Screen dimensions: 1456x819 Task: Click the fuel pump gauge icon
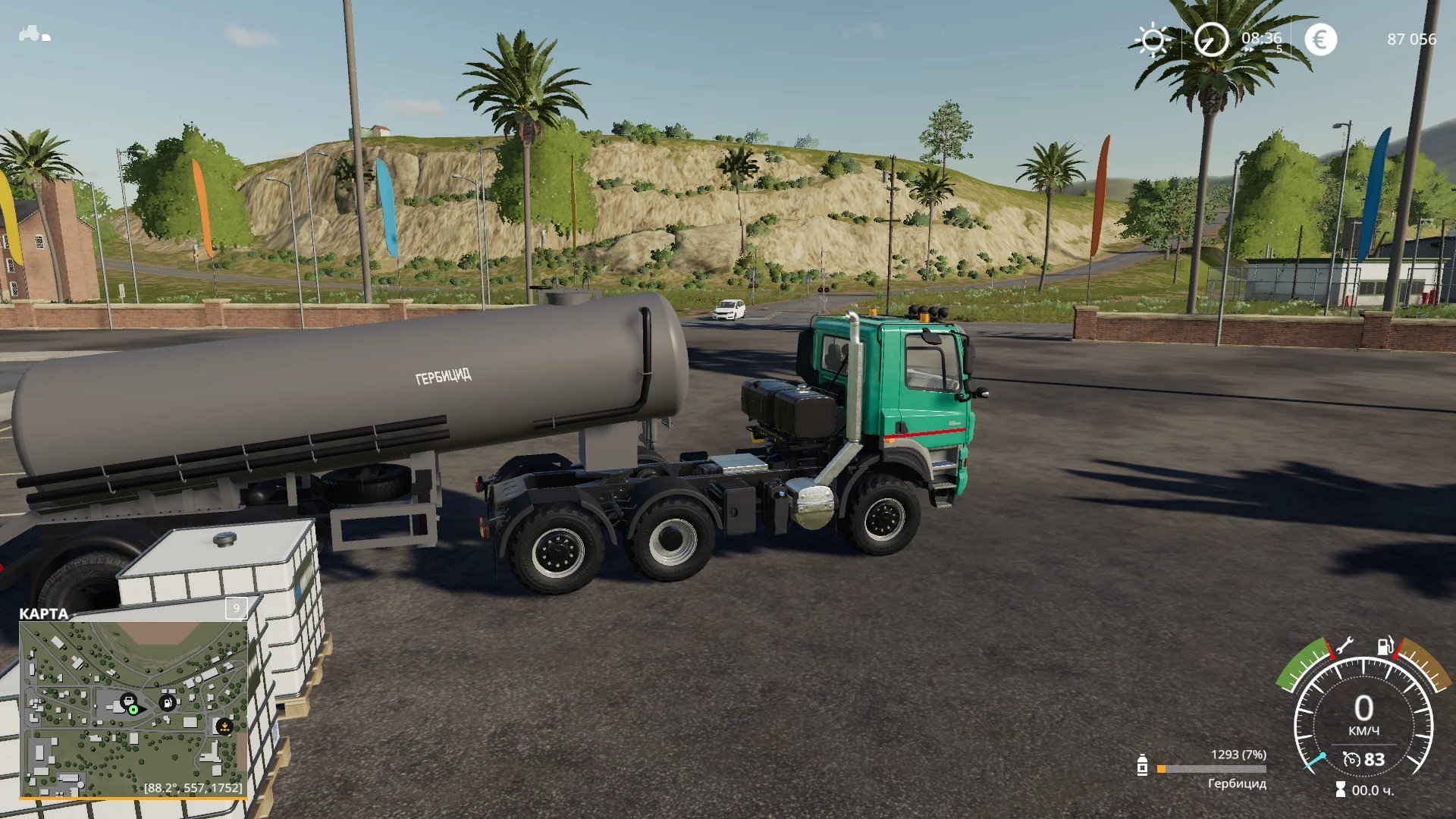pyautogui.click(x=1385, y=646)
